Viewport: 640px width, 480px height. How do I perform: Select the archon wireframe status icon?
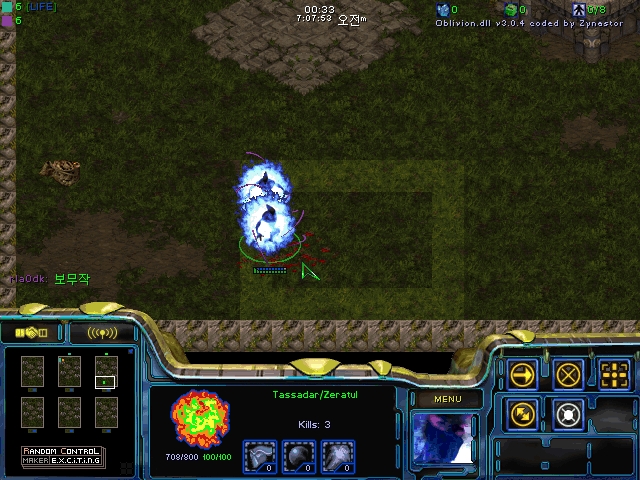[x=200, y=418]
